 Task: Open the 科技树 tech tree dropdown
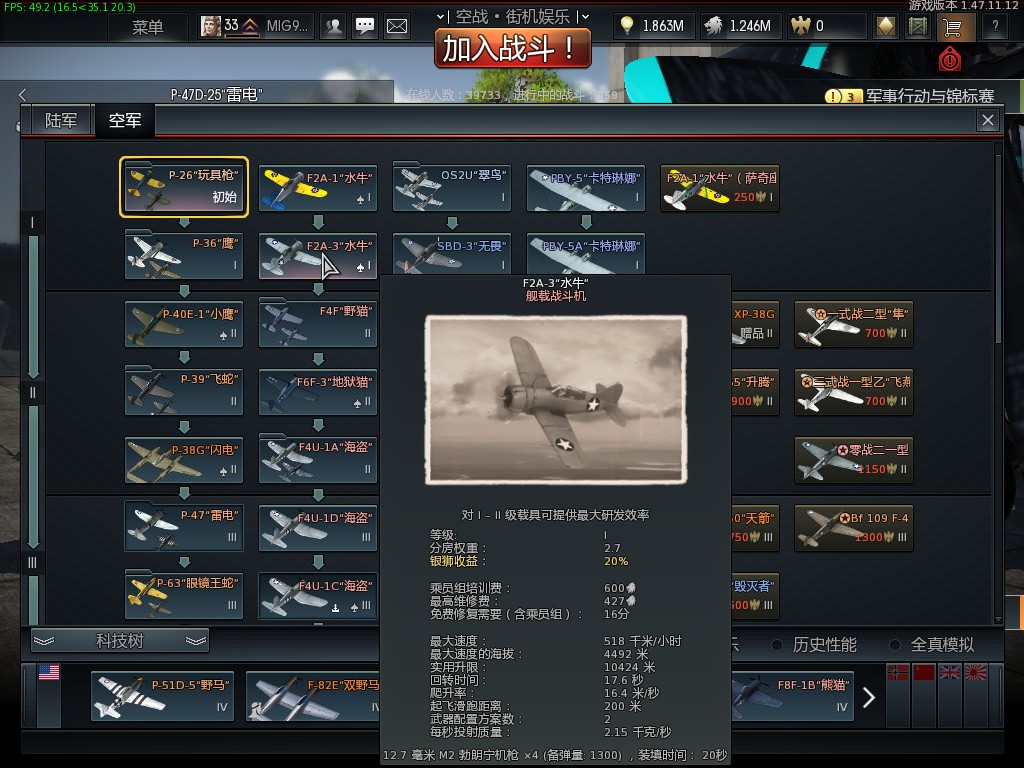point(120,641)
